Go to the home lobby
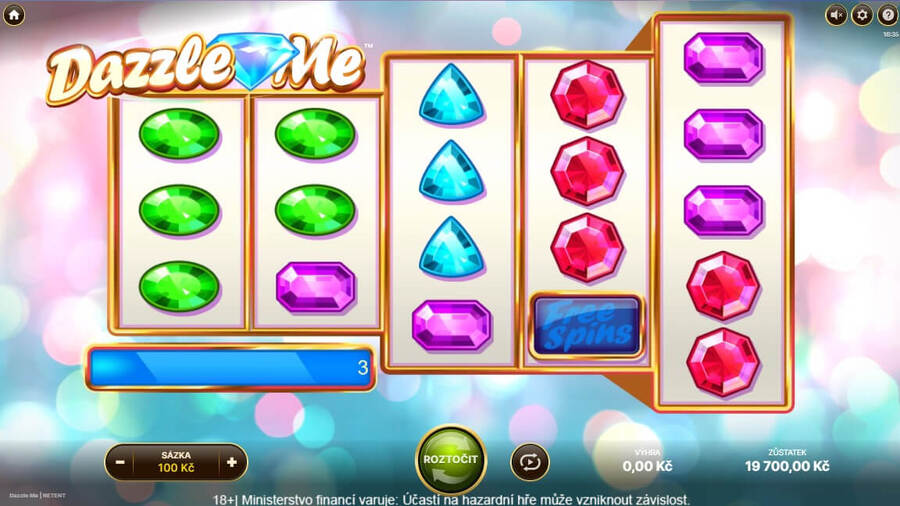 click(14, 15)
